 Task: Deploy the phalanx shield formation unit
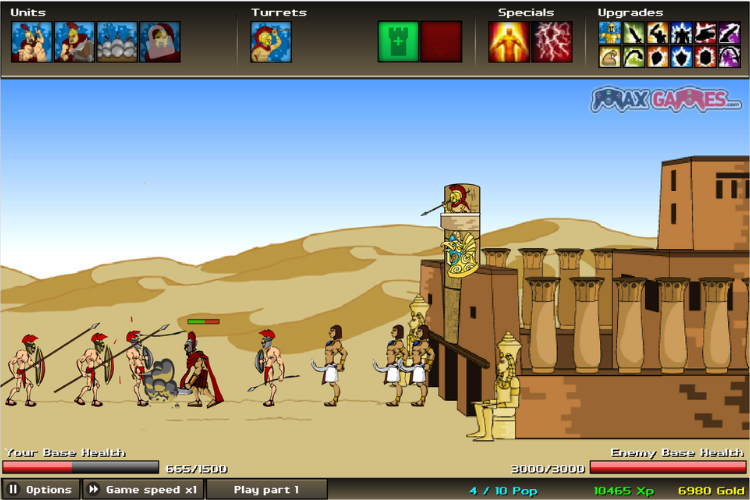click(117, 42)
